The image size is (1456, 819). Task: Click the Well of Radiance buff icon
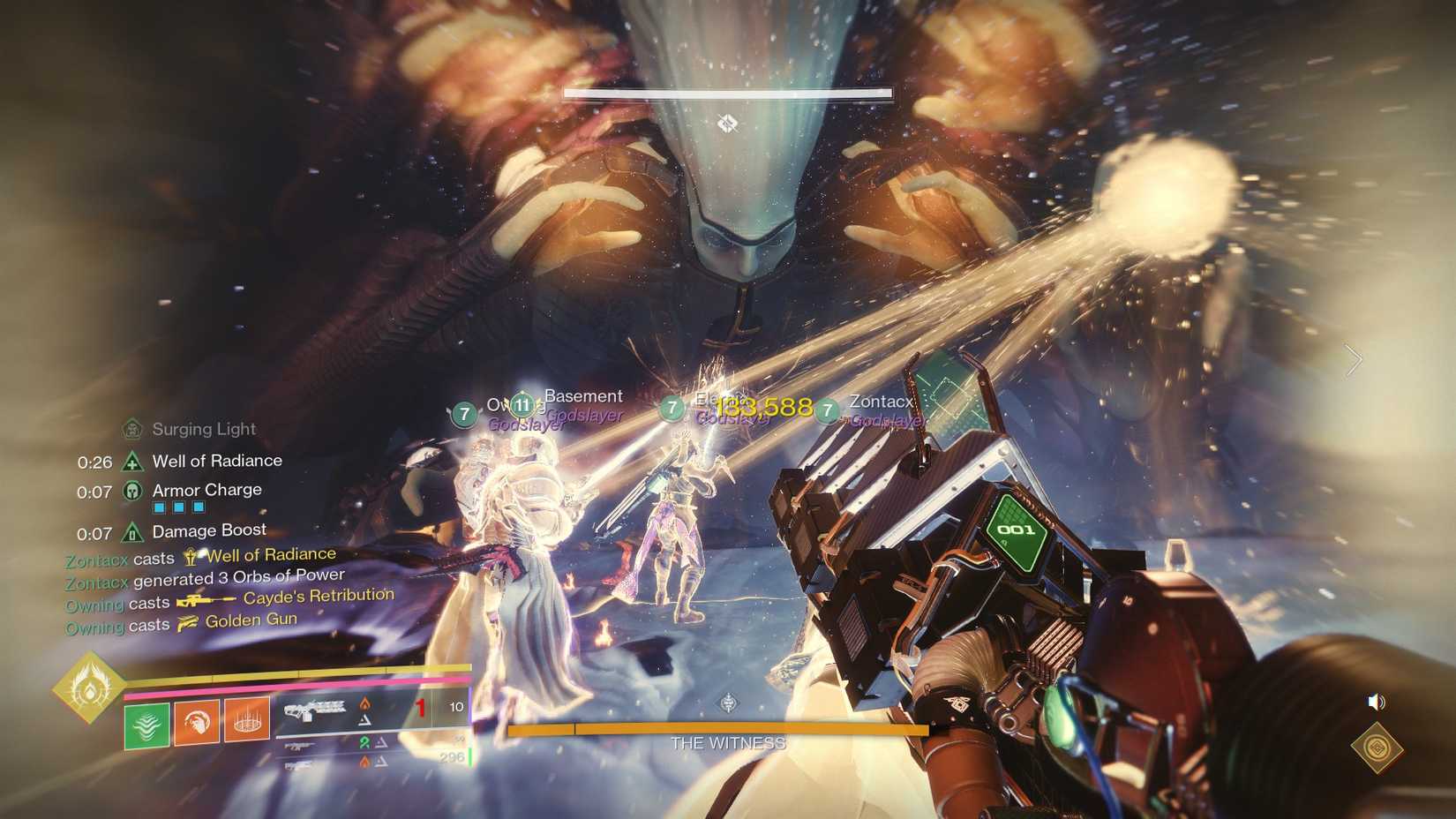(x=131, y=460)
